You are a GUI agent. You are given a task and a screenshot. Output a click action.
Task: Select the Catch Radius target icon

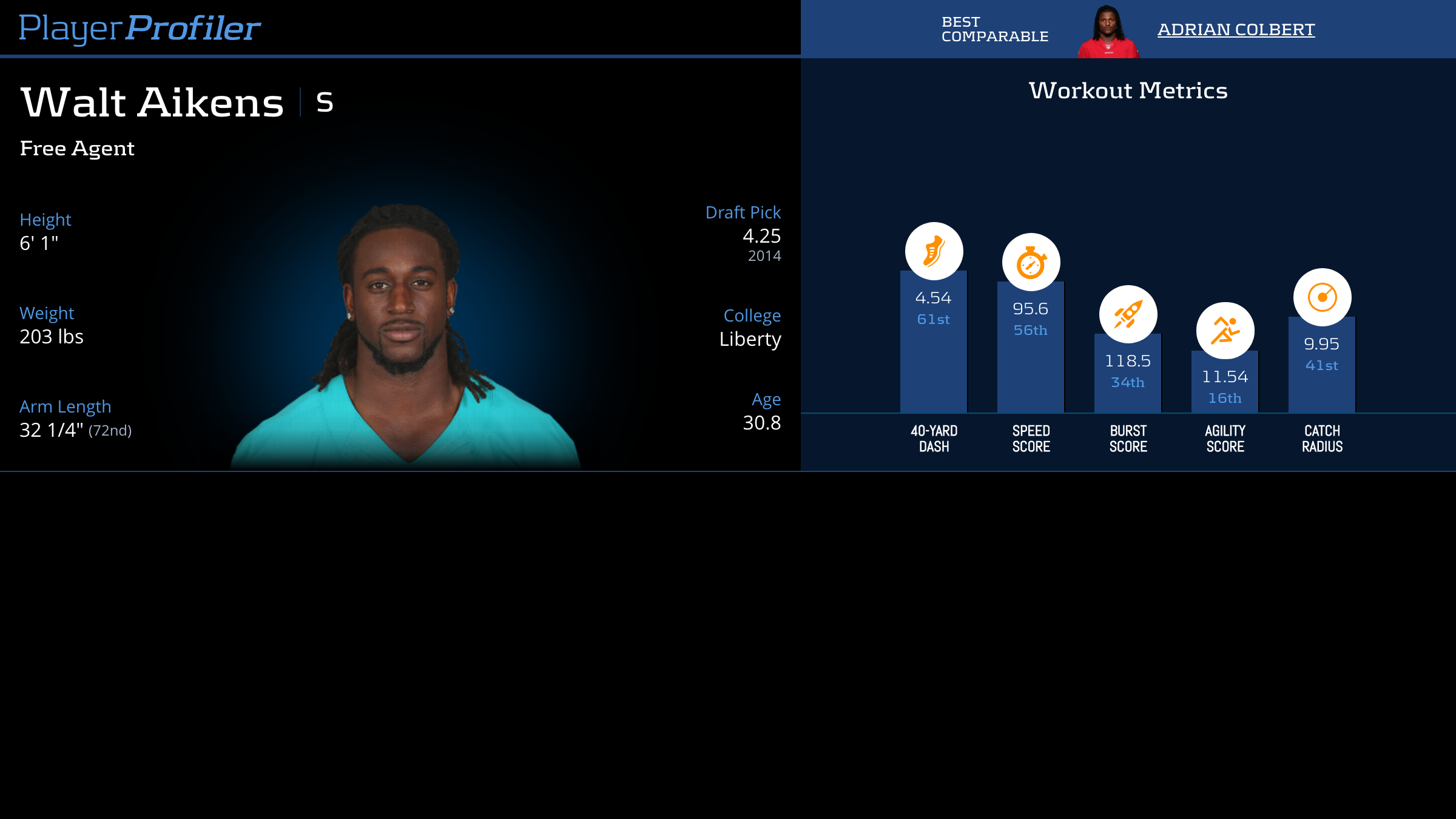click(x=1322, y=297)
